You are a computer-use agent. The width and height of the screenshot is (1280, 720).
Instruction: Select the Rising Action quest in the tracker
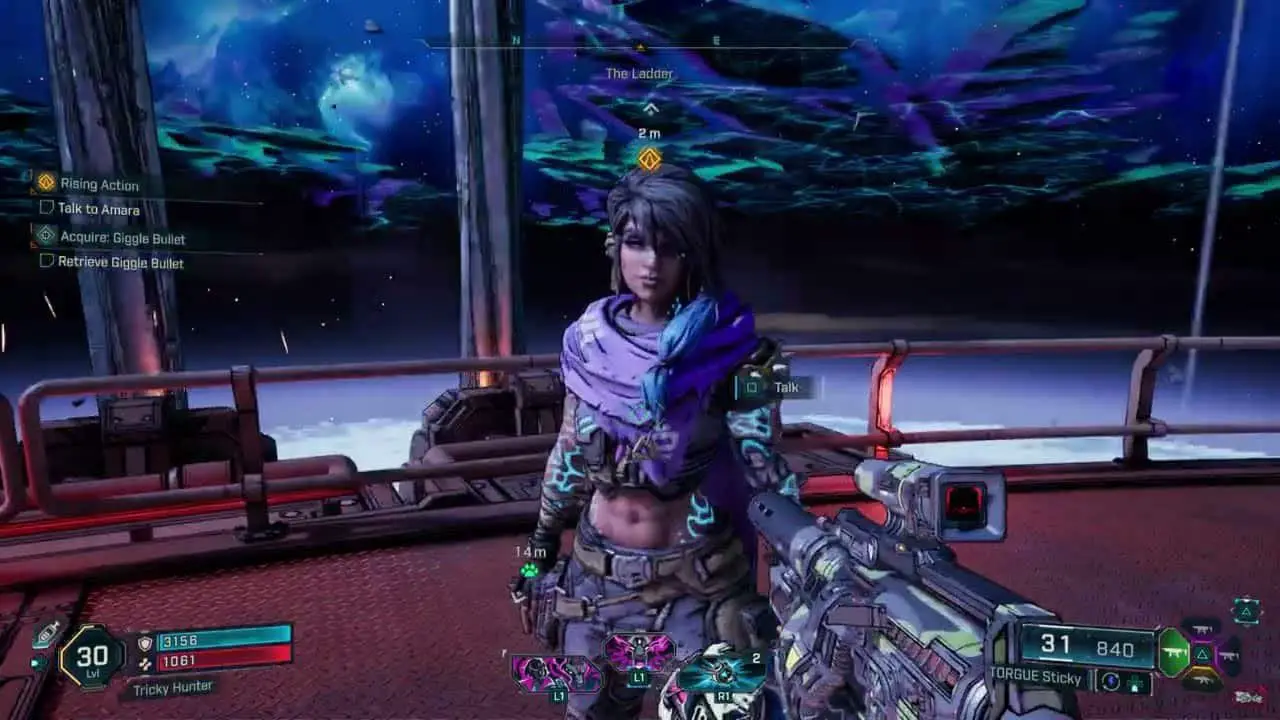click(98, 184)
